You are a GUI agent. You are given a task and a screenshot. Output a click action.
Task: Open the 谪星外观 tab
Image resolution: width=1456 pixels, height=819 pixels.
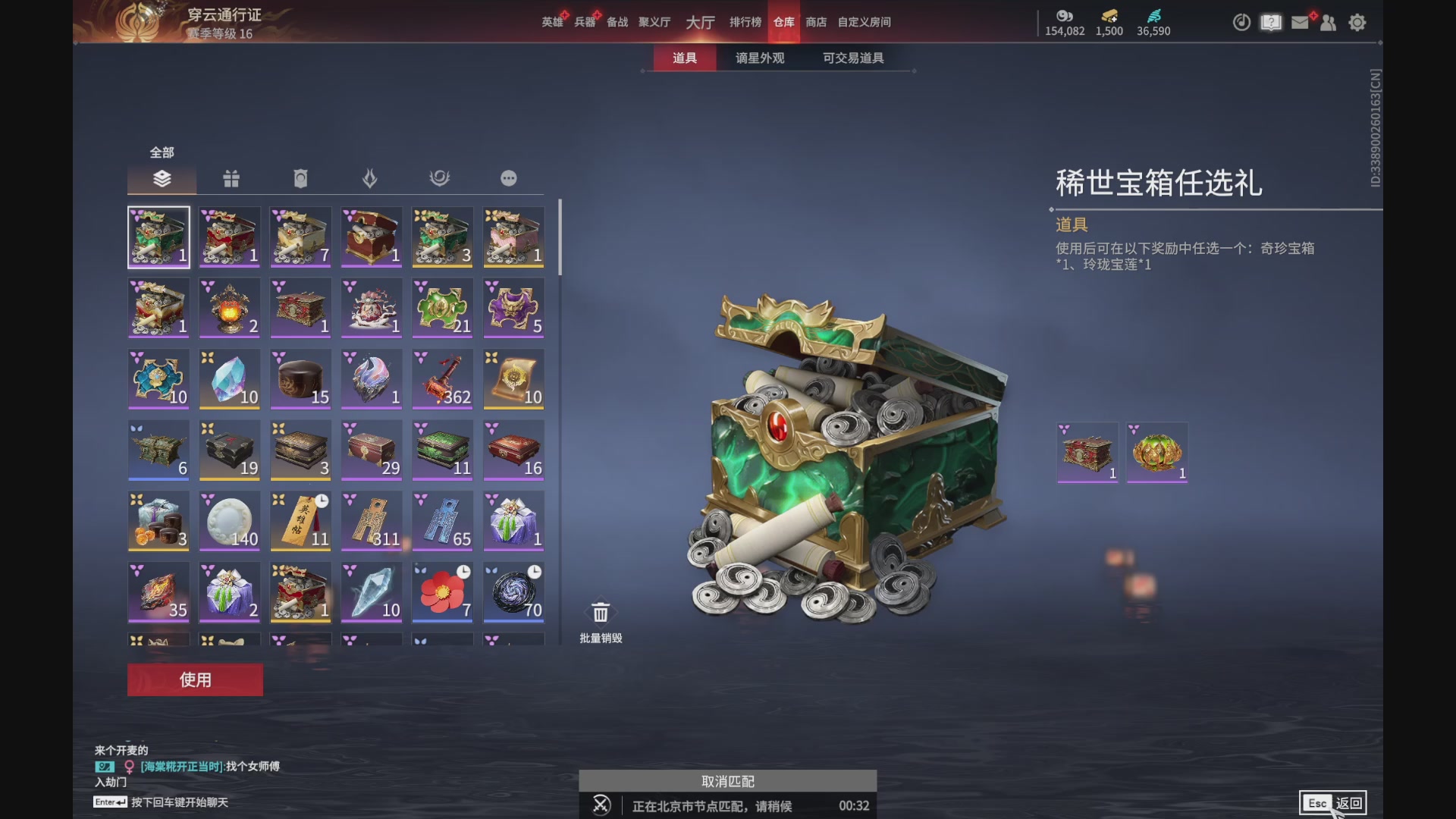(x=758, y=58)
